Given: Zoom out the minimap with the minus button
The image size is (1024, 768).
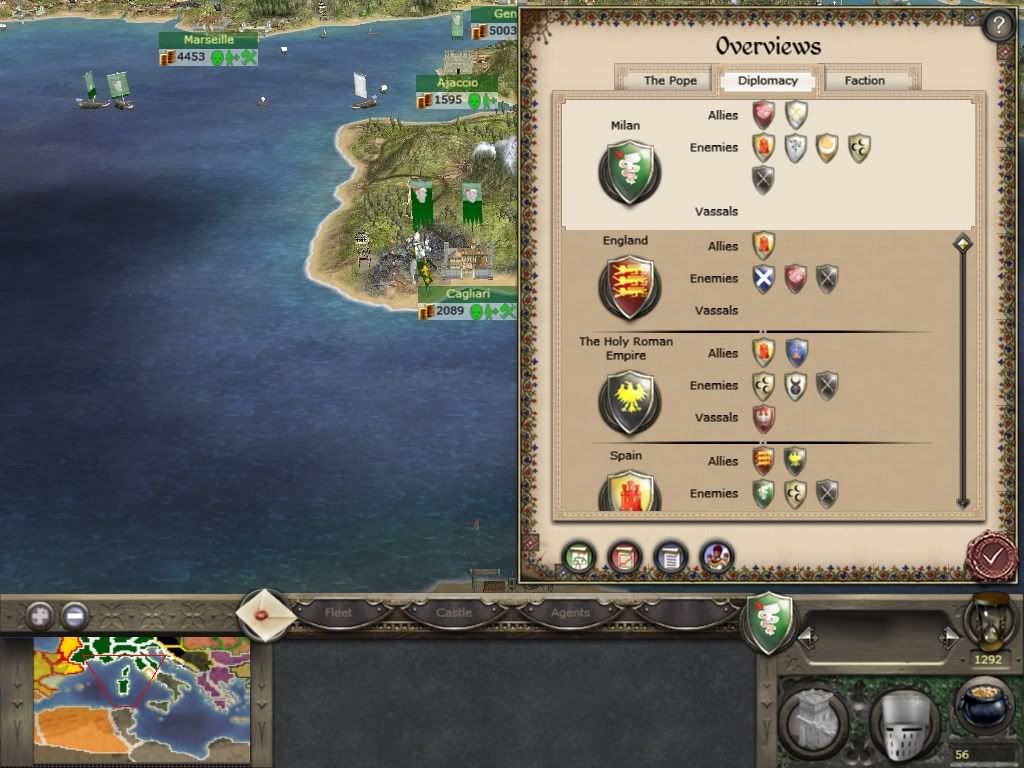Looking at the screenshot, I should [x=75, y=615].
